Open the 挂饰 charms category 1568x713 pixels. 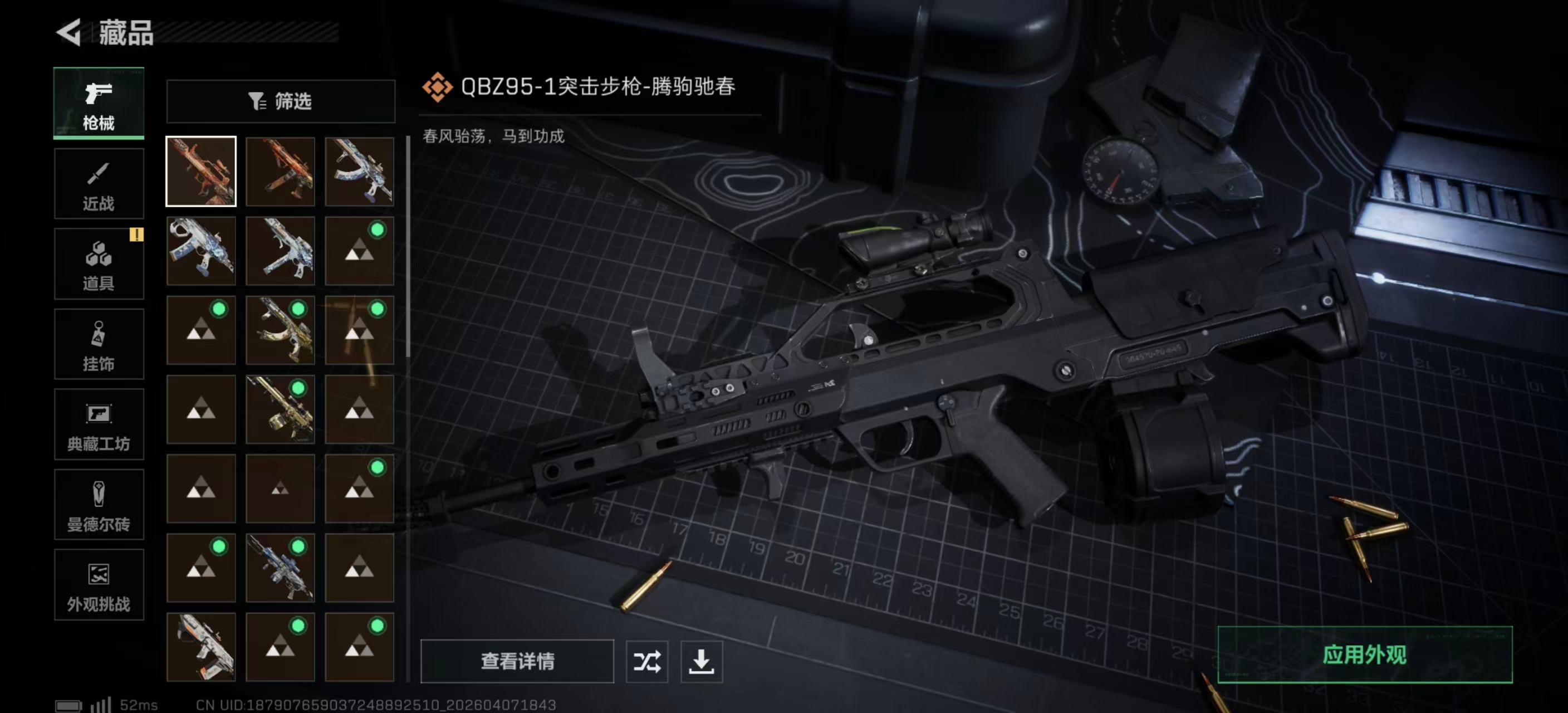pyautogui.click(x=99, y=343)
